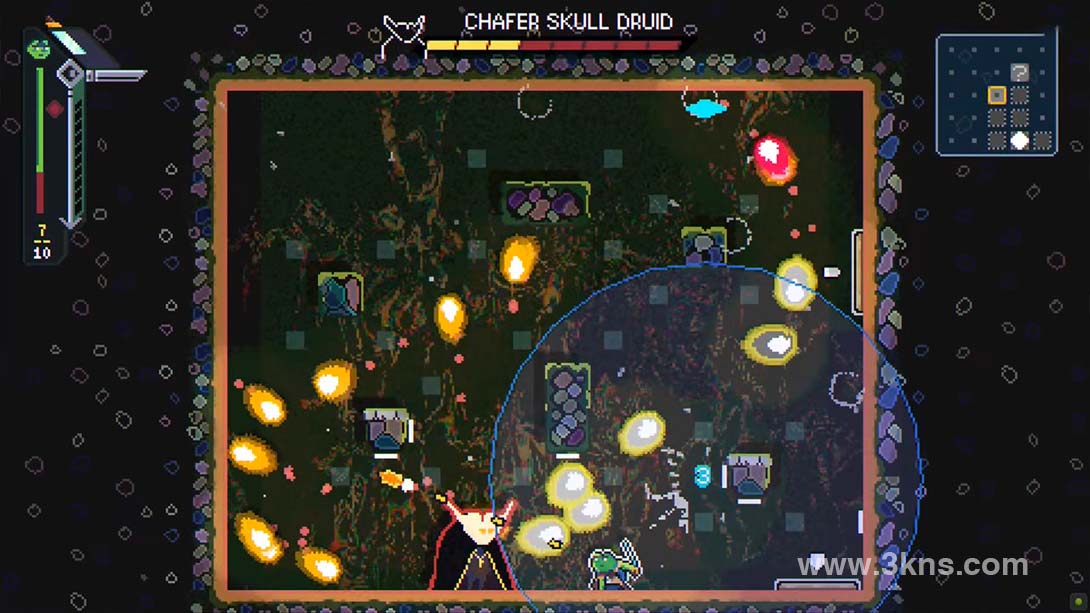The height and width of the screenshot is (613, 1090).
Task: Select the white diamond room on minimap
Action: click(x=1019, y=140)
